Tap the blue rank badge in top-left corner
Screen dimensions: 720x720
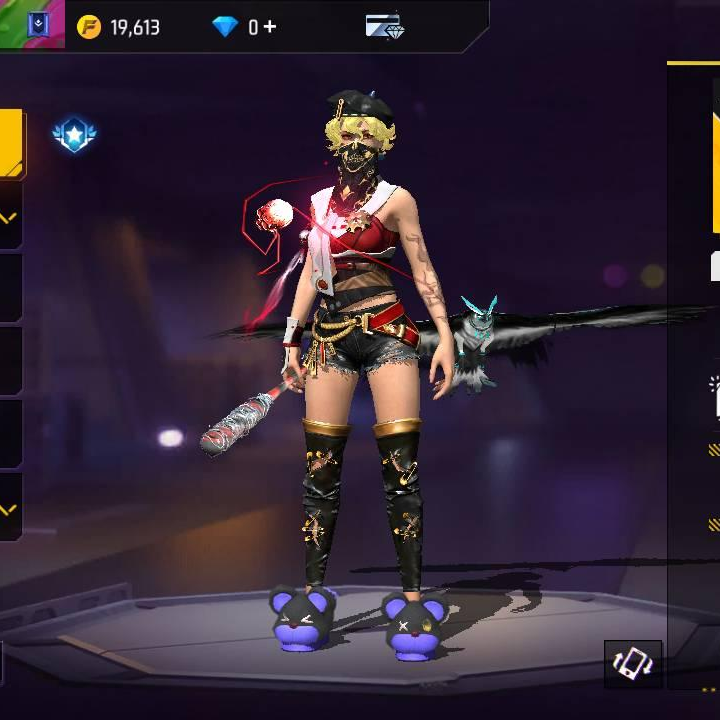click(38, 24)
